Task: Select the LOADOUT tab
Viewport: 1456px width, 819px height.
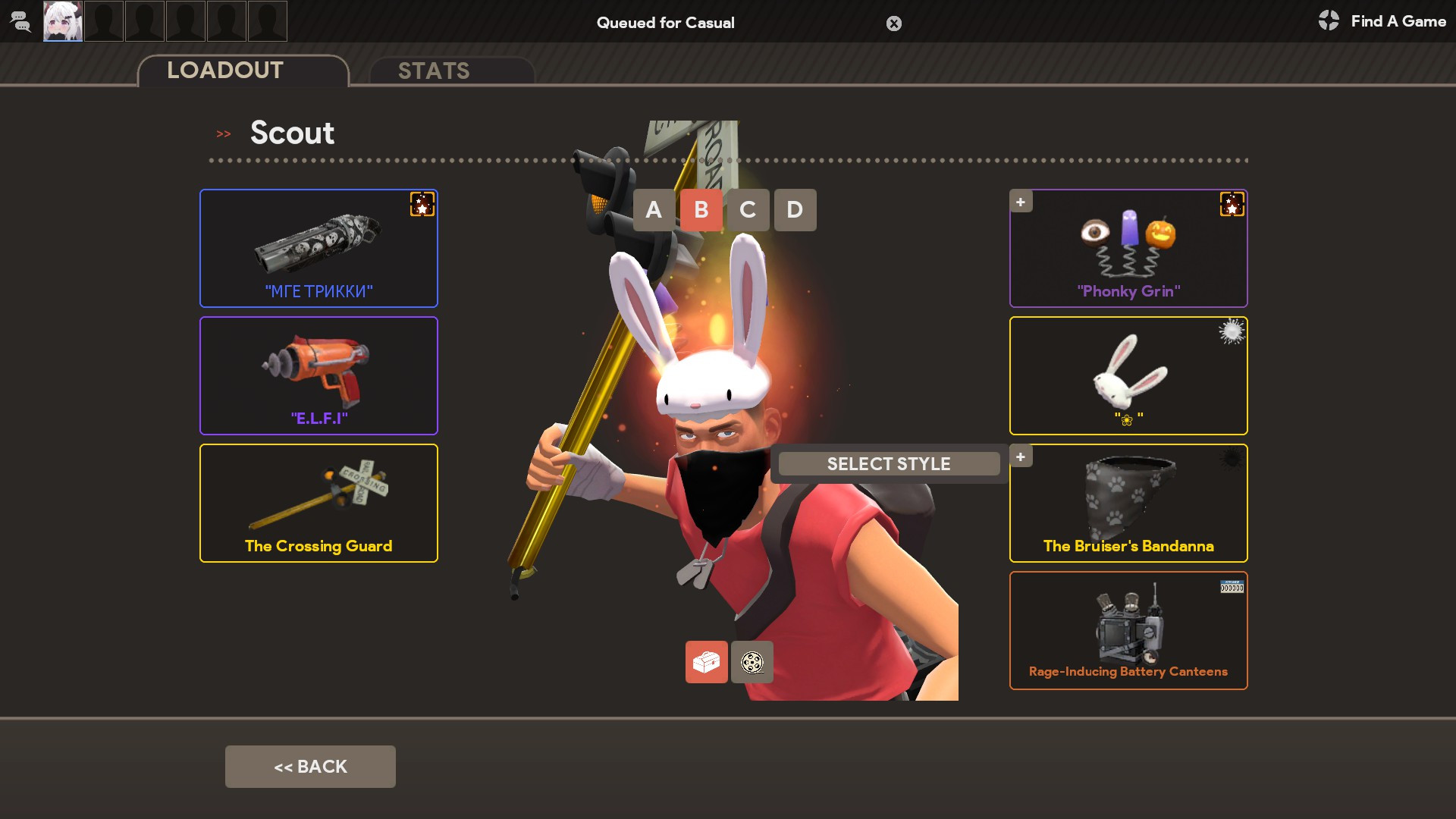Action: [224, 70]
